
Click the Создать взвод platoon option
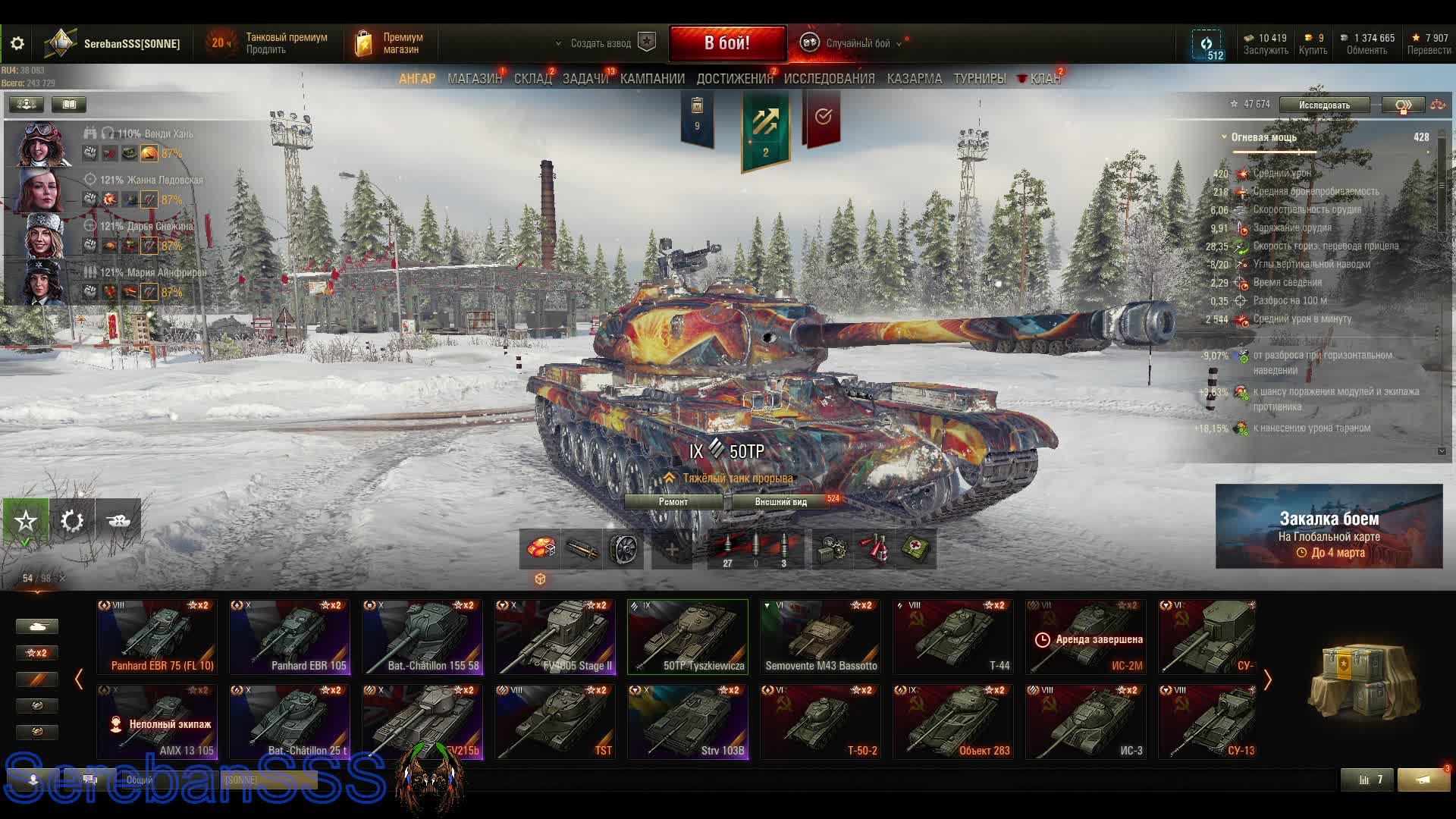[x=601, y=43]
